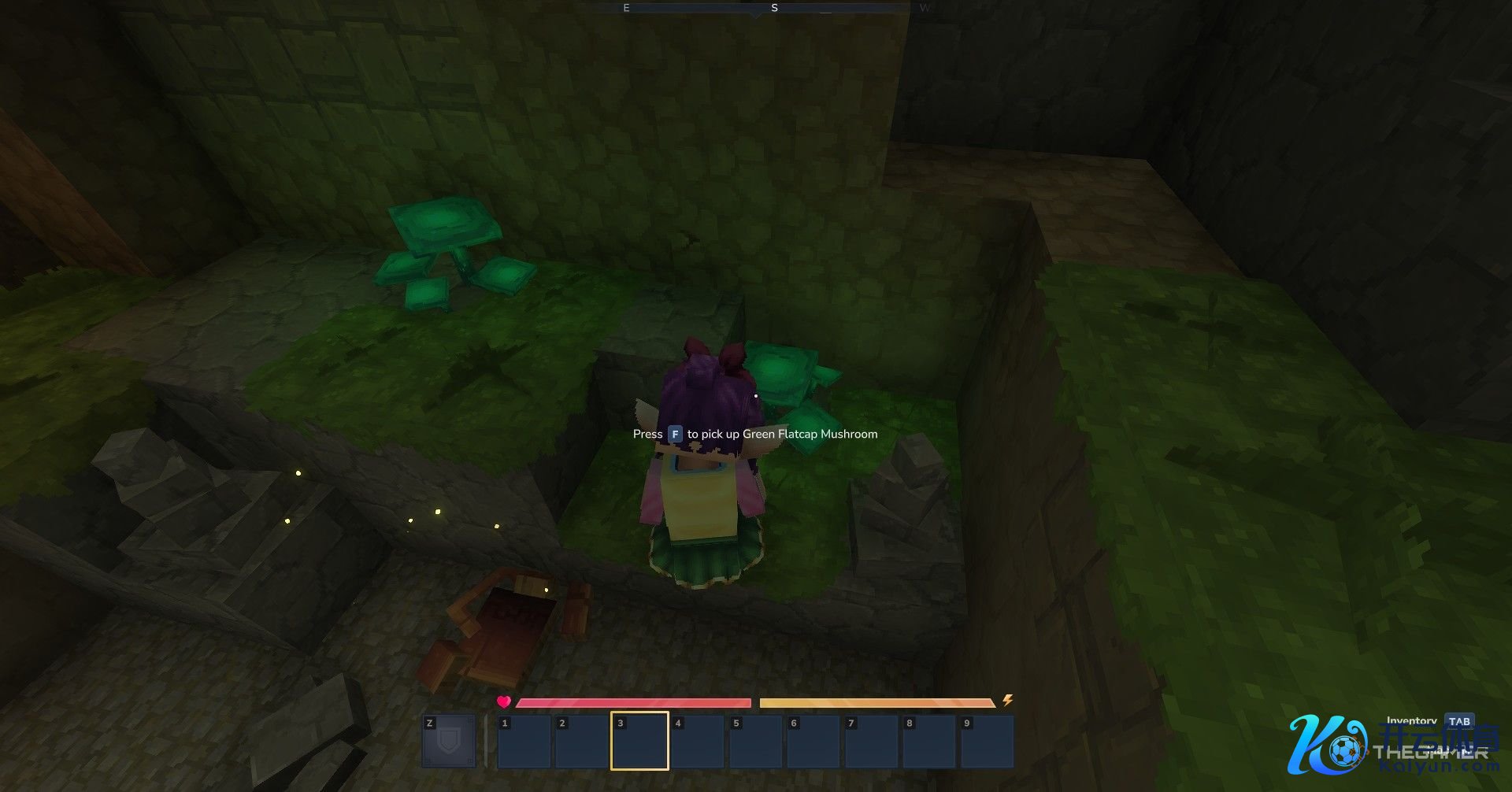Select the shield utility slot
This screenshot has width=1512, height=792.
449,741
